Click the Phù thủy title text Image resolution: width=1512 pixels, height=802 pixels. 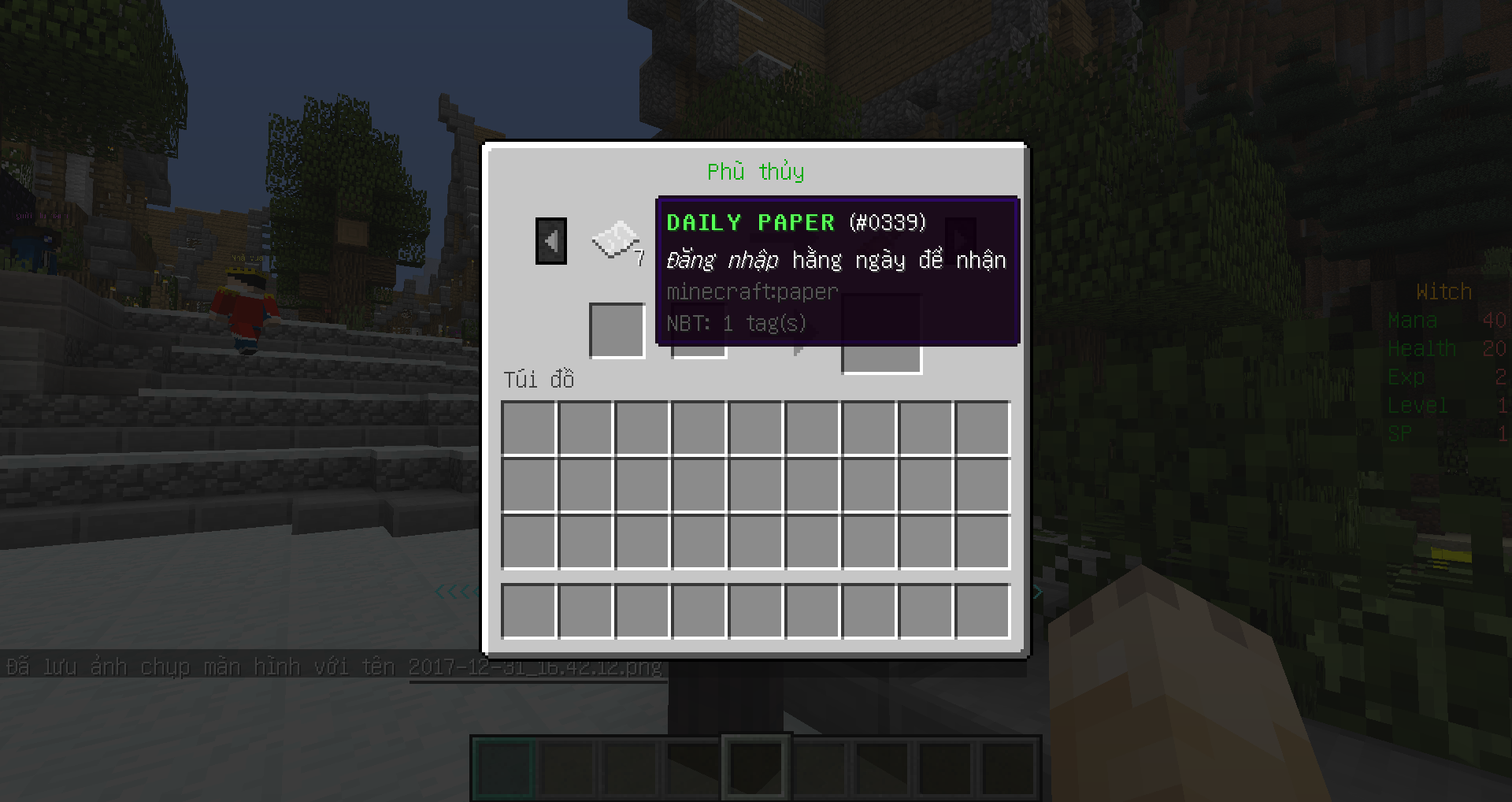tap(755, 171)
